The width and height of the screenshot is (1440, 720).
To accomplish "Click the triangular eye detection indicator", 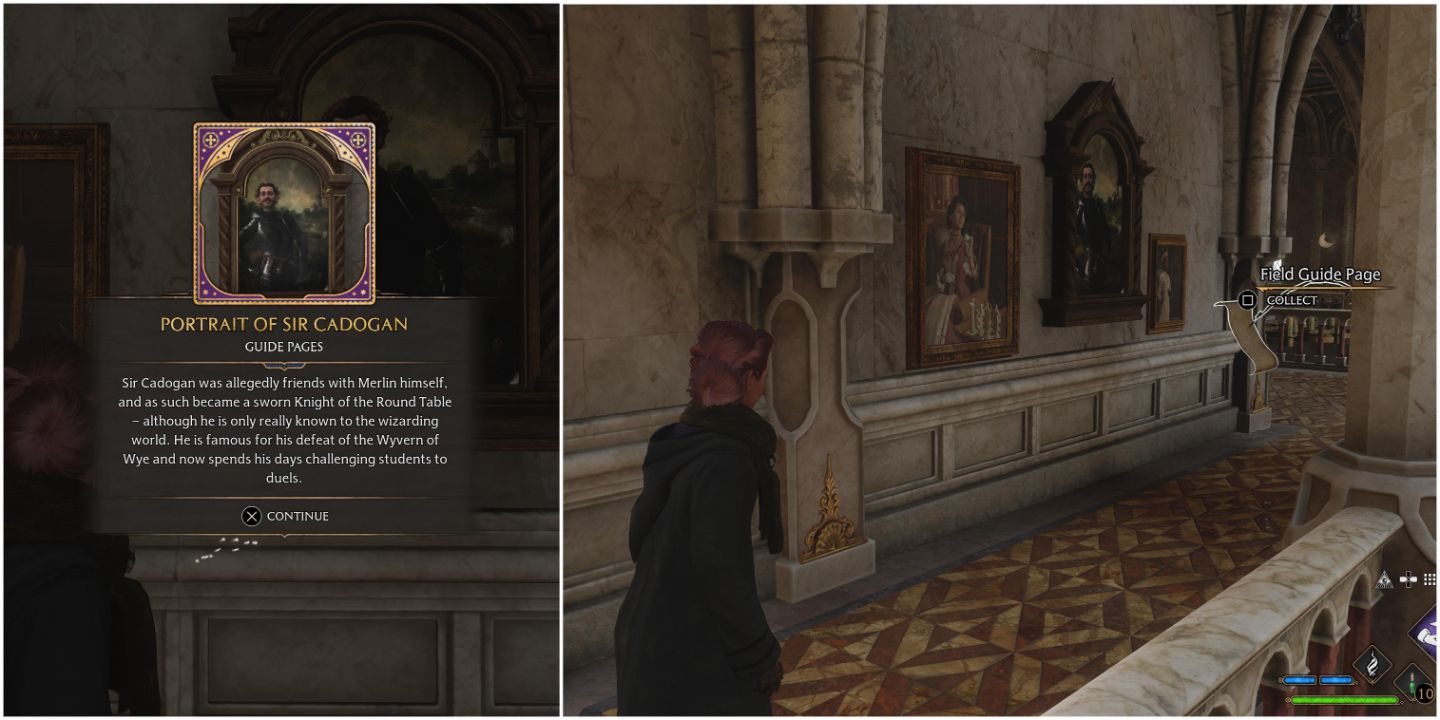I will 1385,578.
